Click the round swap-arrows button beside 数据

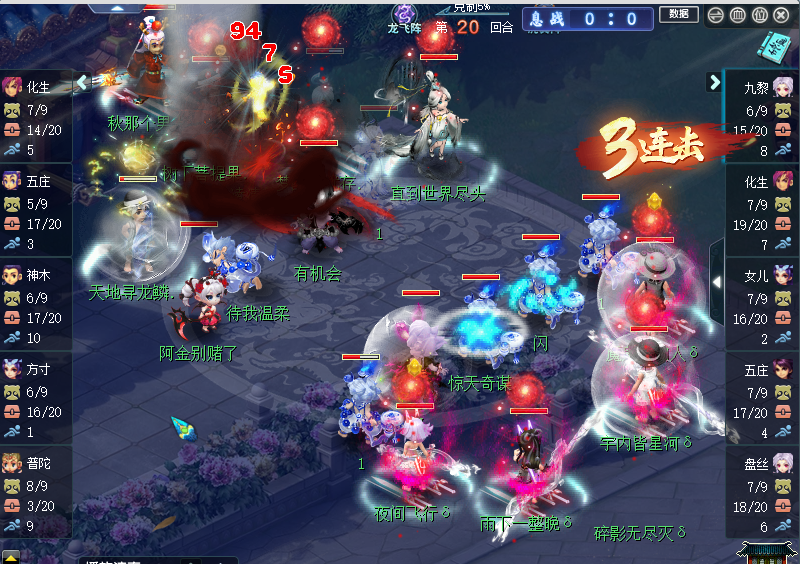click(715, 14)
